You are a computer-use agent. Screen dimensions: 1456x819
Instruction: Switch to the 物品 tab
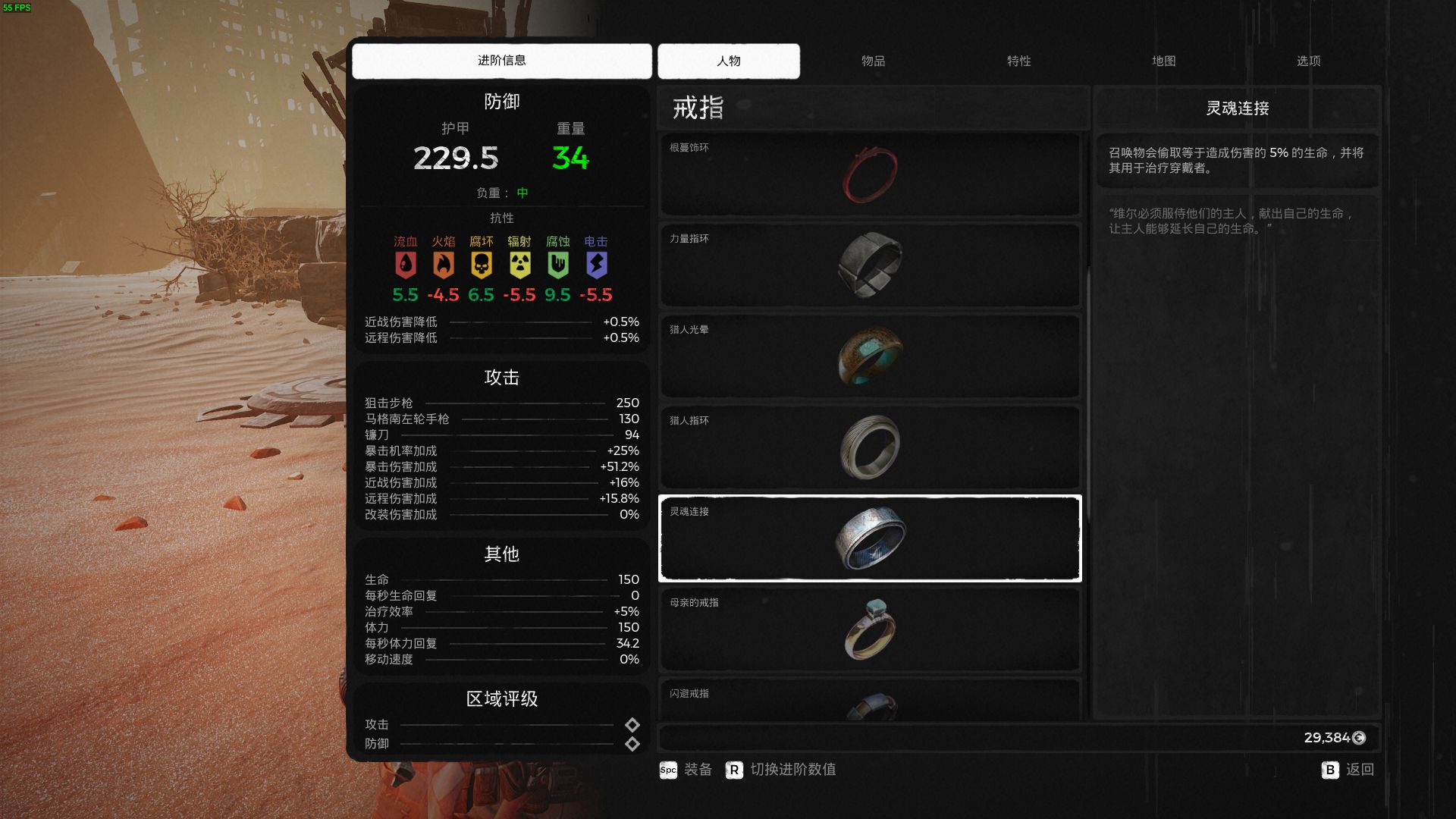point(873,61)
